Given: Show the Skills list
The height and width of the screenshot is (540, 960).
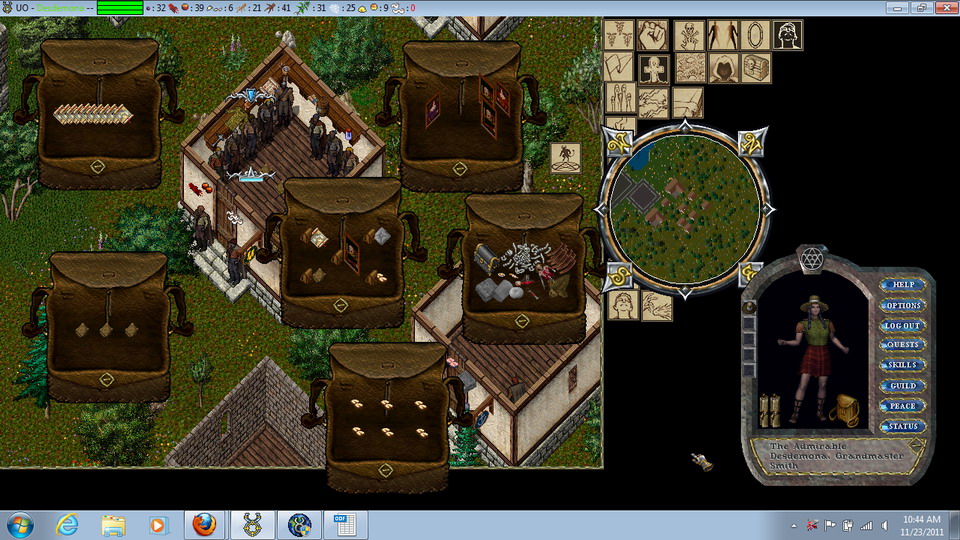Looking at the screenshot, I should click(x=903, y=365).
